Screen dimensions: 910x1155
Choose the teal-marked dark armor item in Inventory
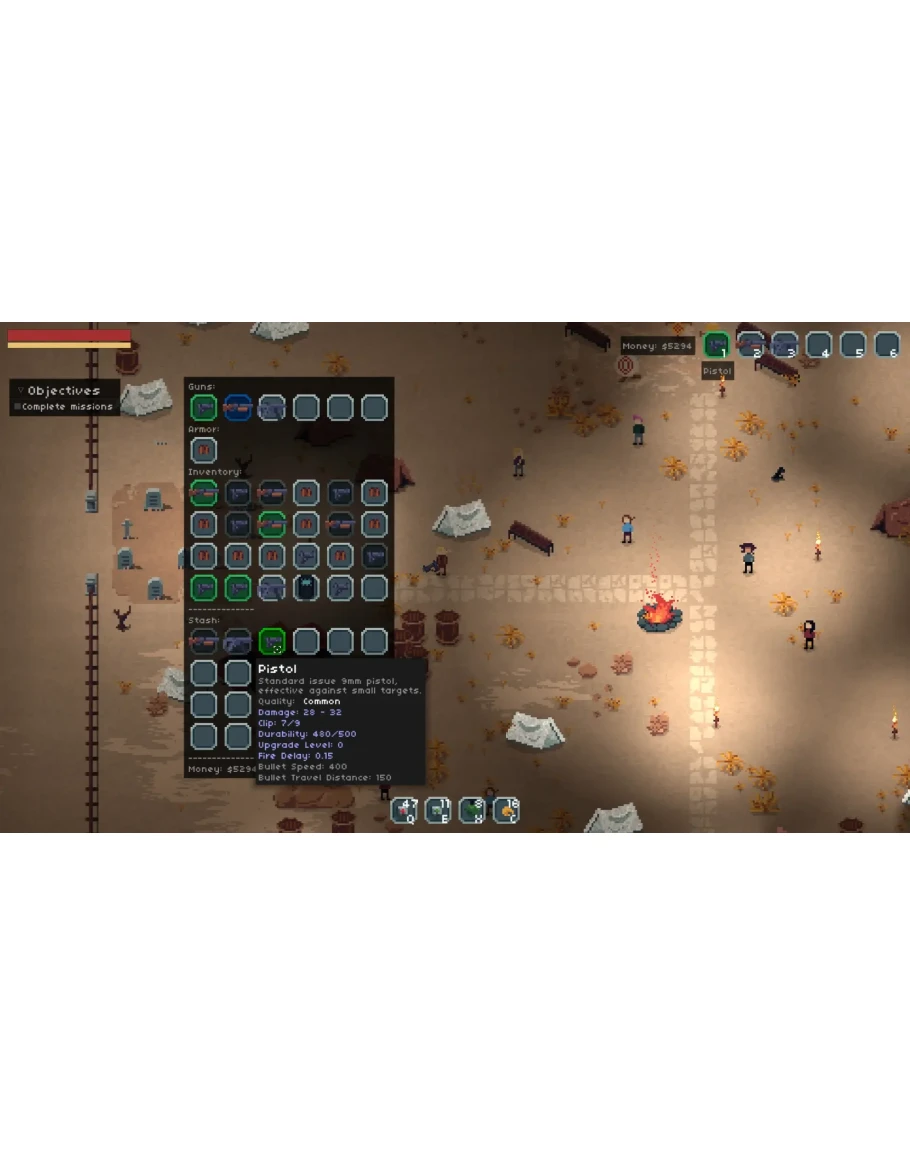306,588
